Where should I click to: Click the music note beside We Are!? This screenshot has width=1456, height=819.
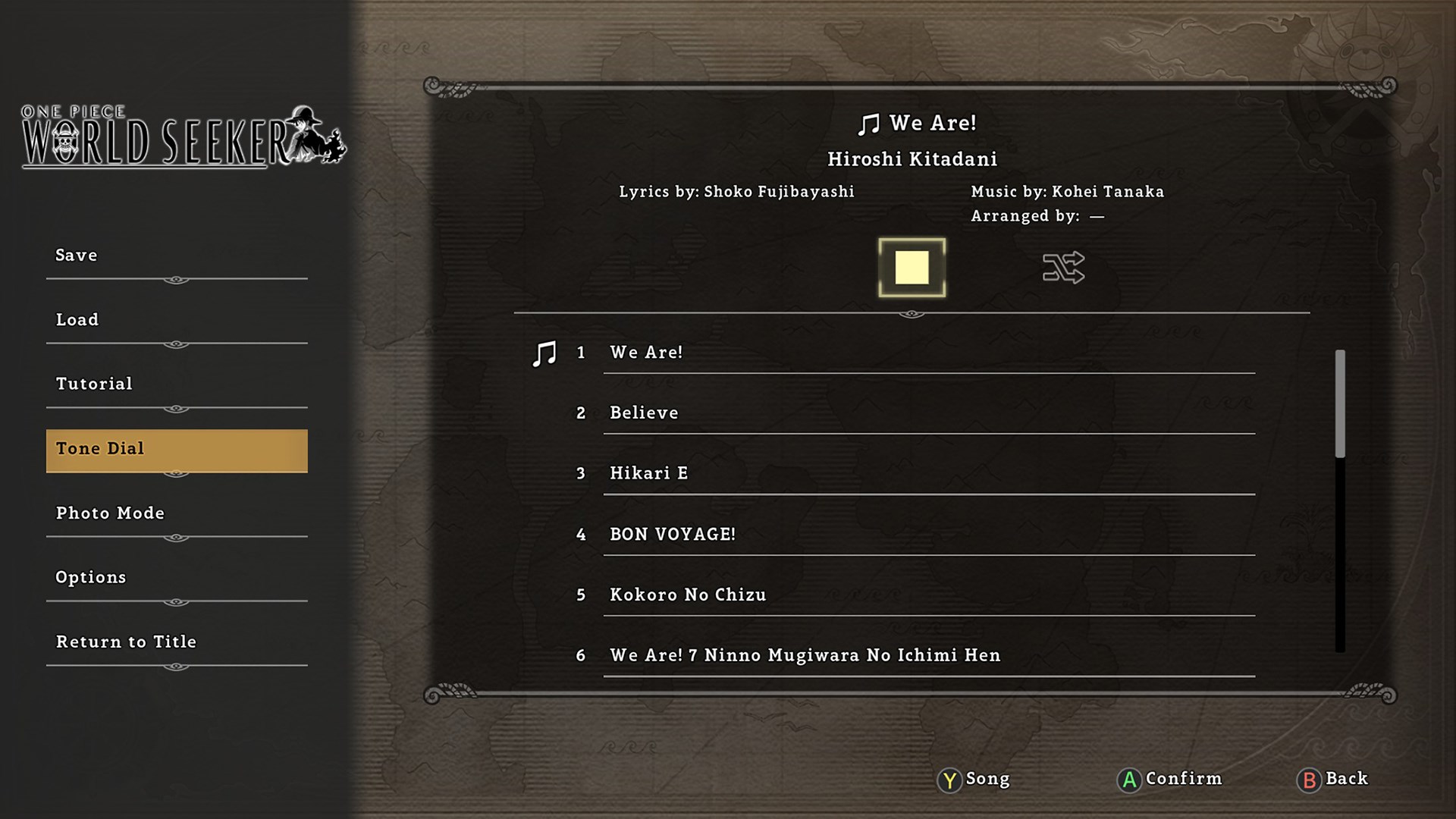pyautogui.click(x=544, y=352)
